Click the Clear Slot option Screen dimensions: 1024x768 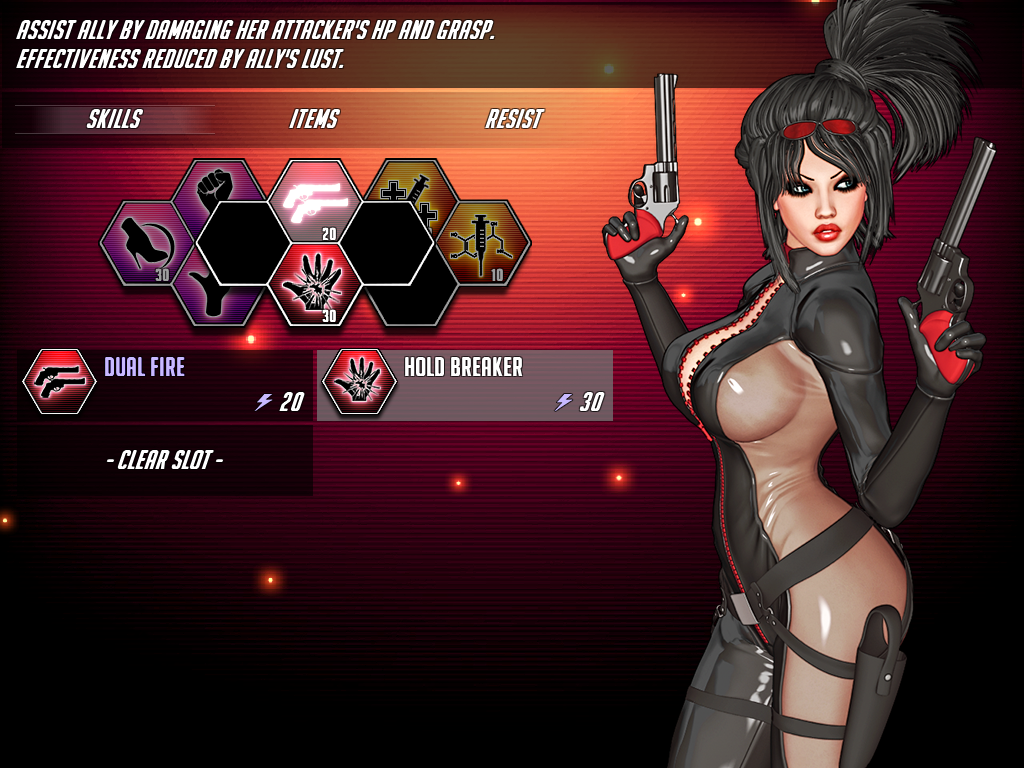(x=165, y=461)
